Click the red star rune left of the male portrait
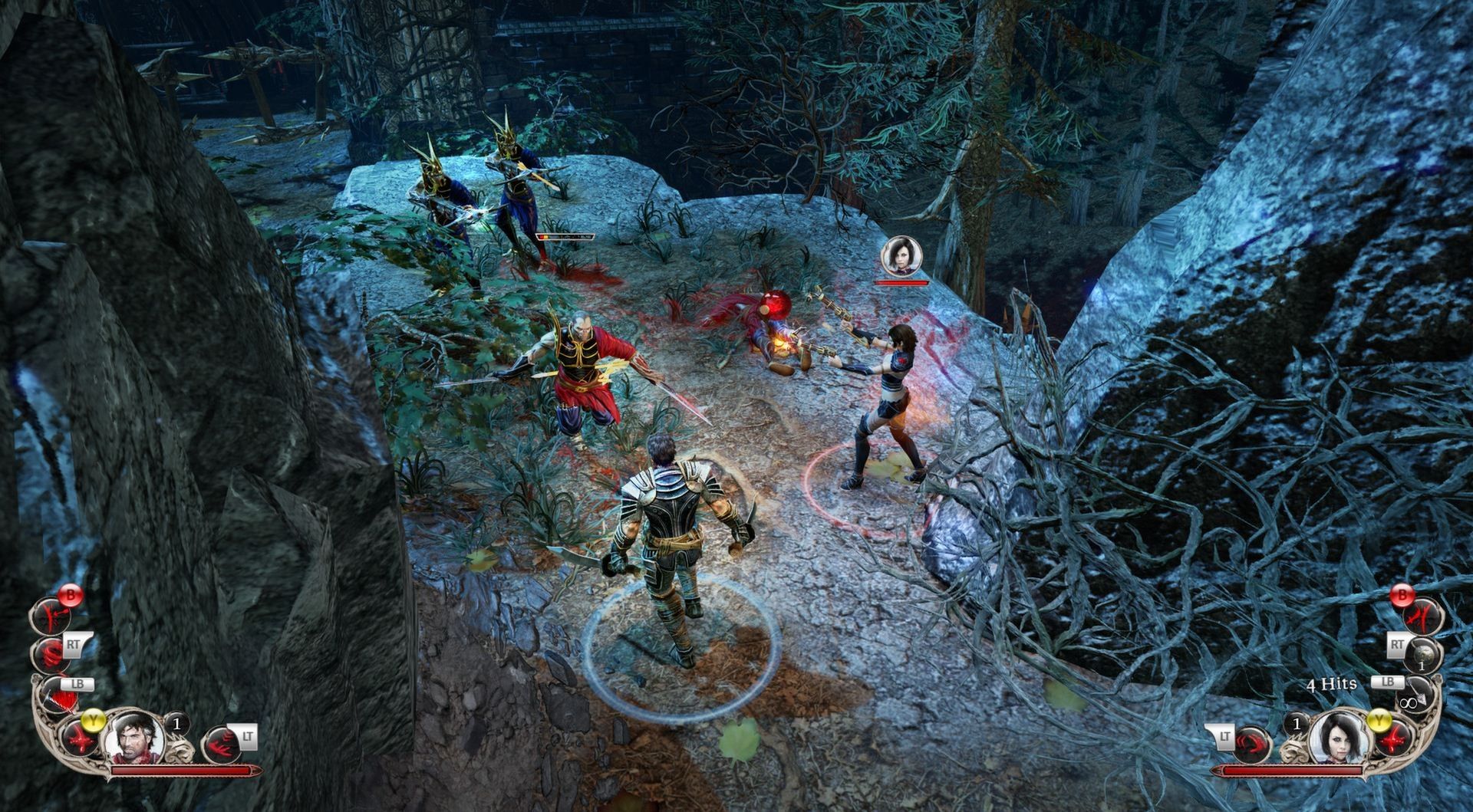1473x812 pixels. tap(81, 738)
